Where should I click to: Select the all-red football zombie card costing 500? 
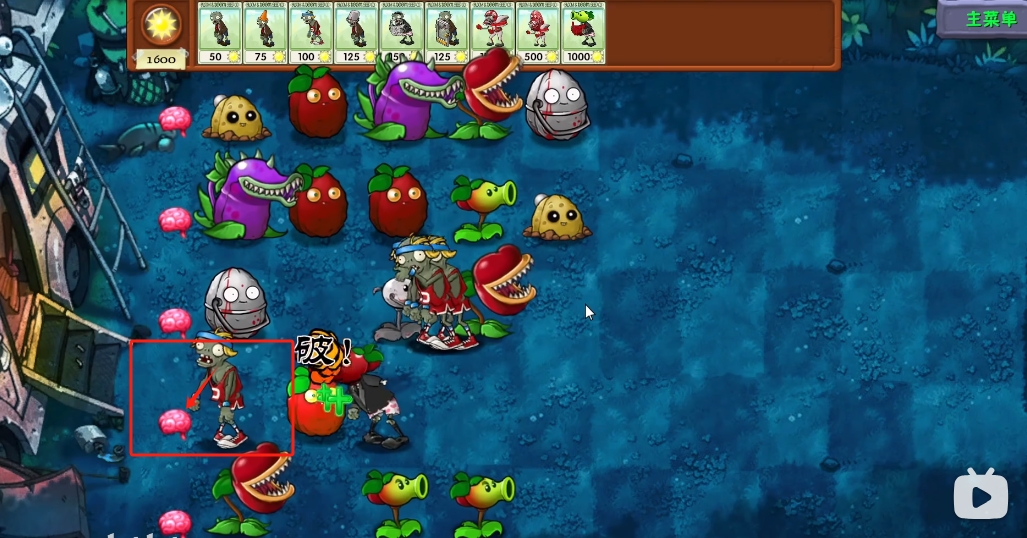click(x=537, y=33)
